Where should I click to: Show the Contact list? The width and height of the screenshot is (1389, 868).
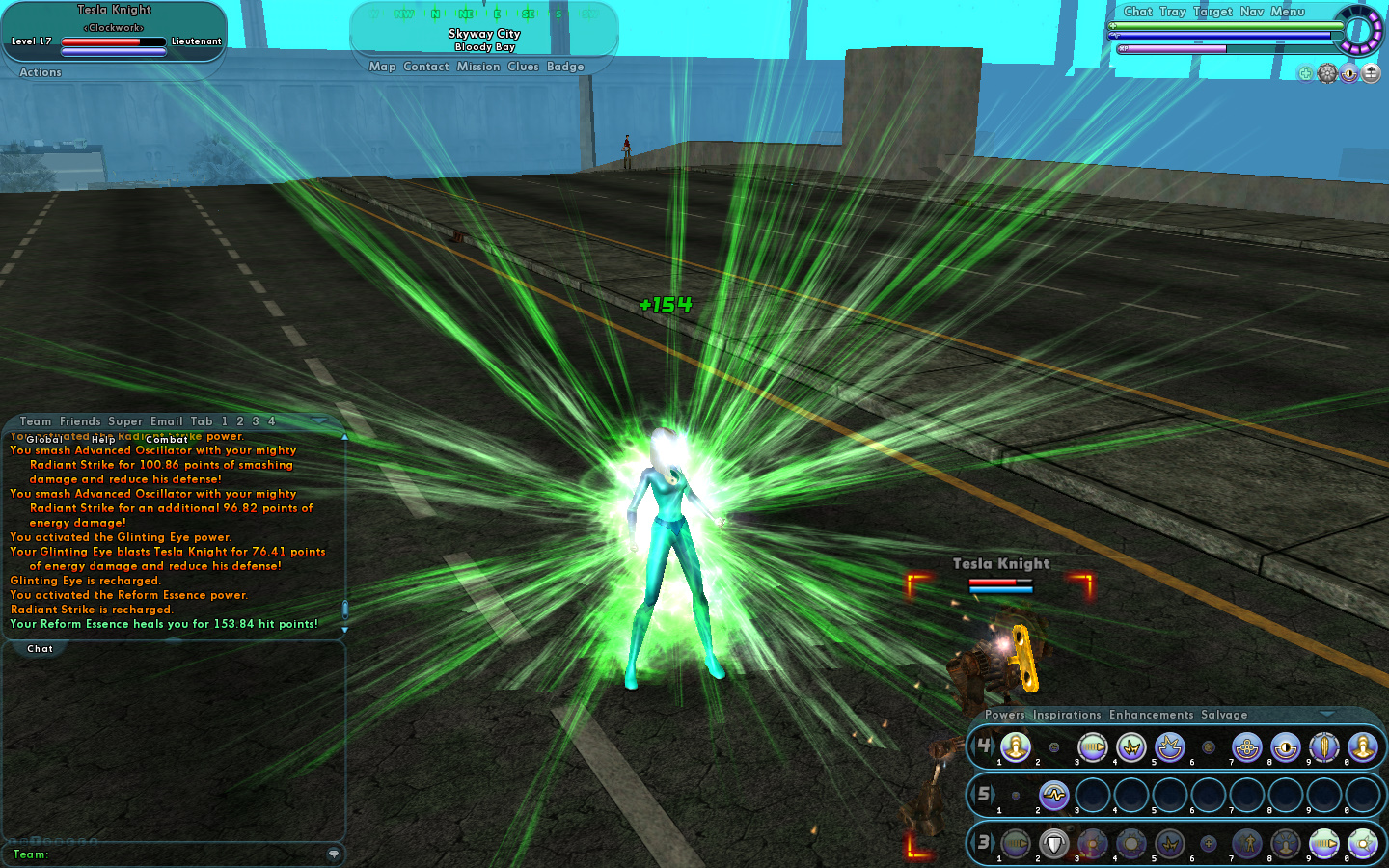[x=426, y=67]
